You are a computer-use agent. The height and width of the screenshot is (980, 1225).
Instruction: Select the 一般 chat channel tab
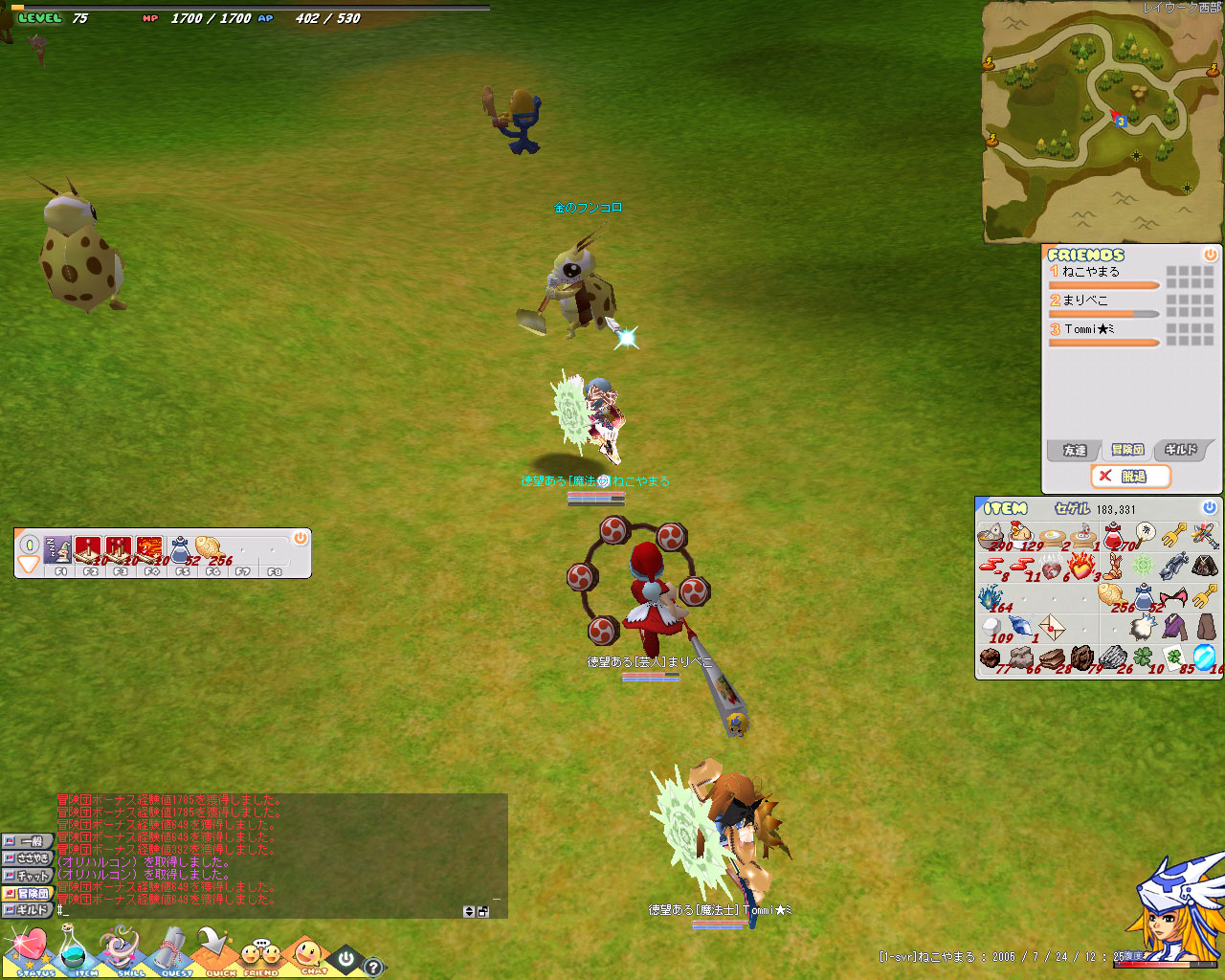(x=27, y=841)
